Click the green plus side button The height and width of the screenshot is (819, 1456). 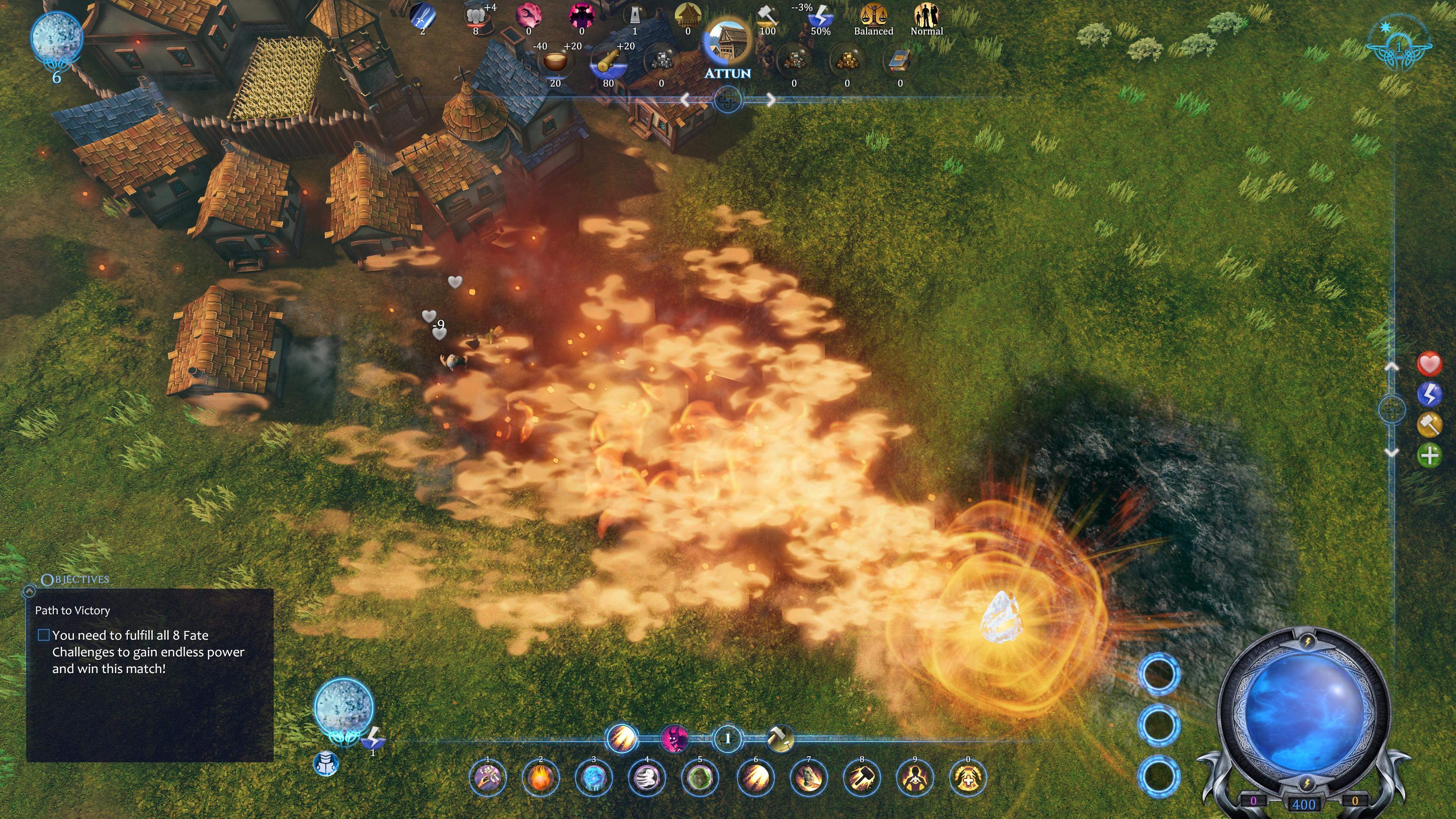(1429, 455)
